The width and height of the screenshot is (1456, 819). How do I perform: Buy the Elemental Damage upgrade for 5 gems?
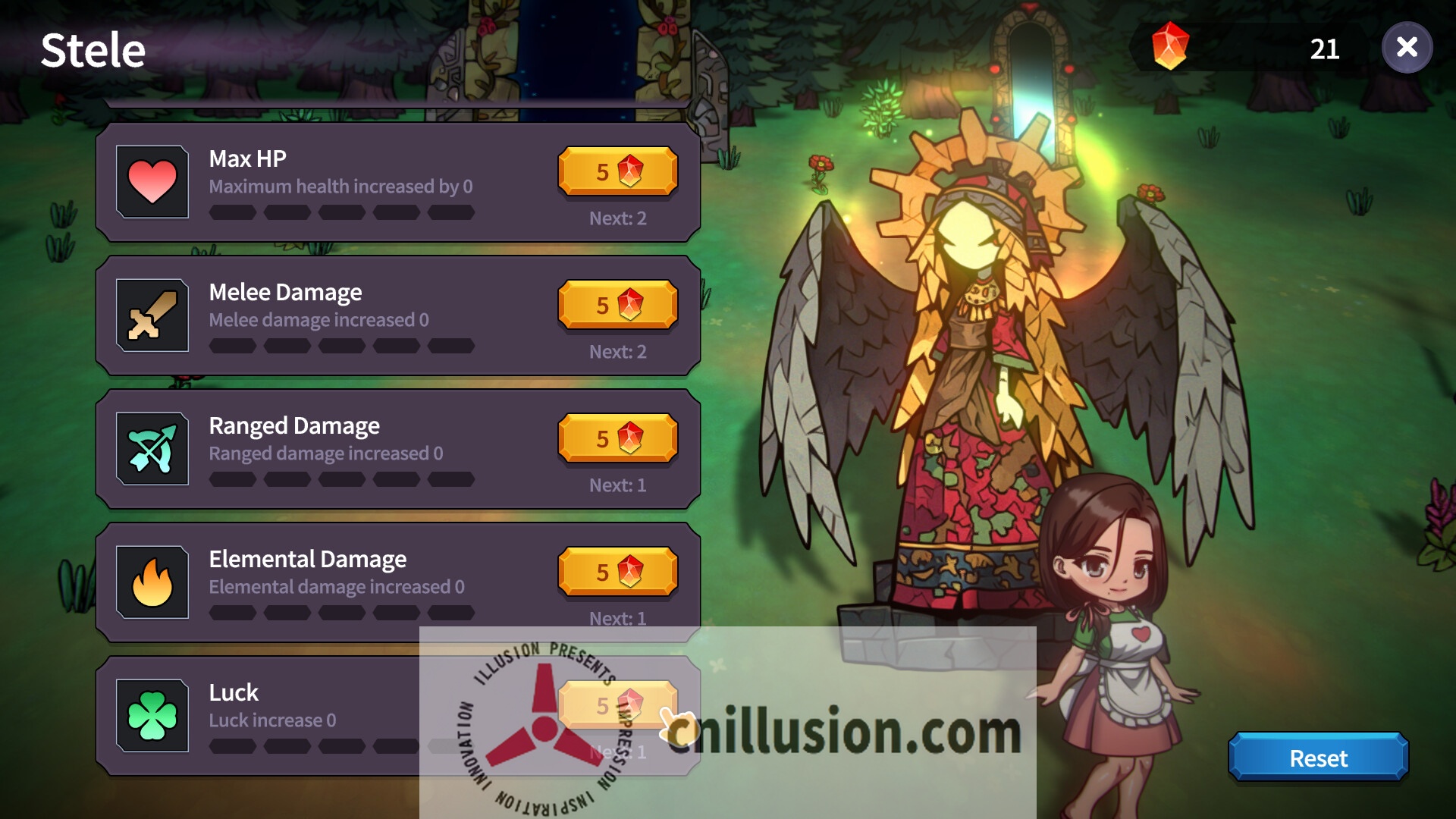(x=617, y=572)
